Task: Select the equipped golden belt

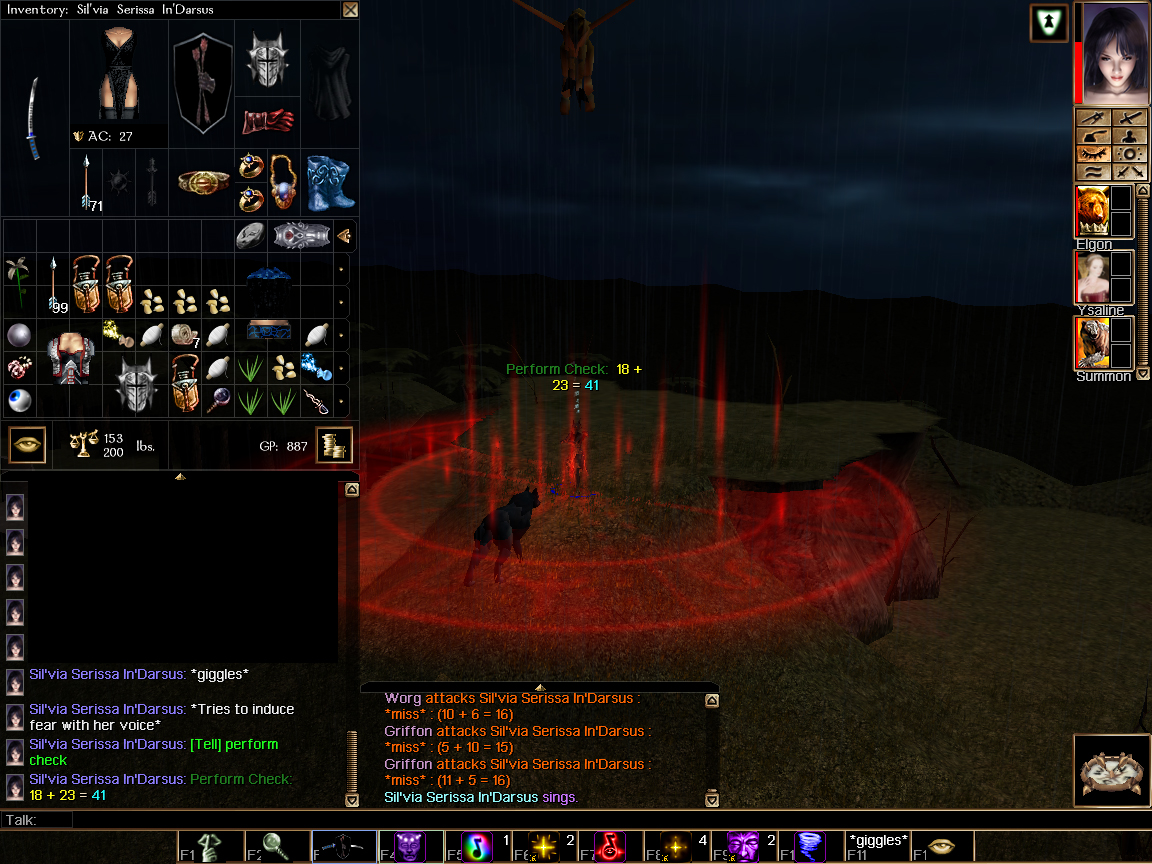Action: point(203,181)
